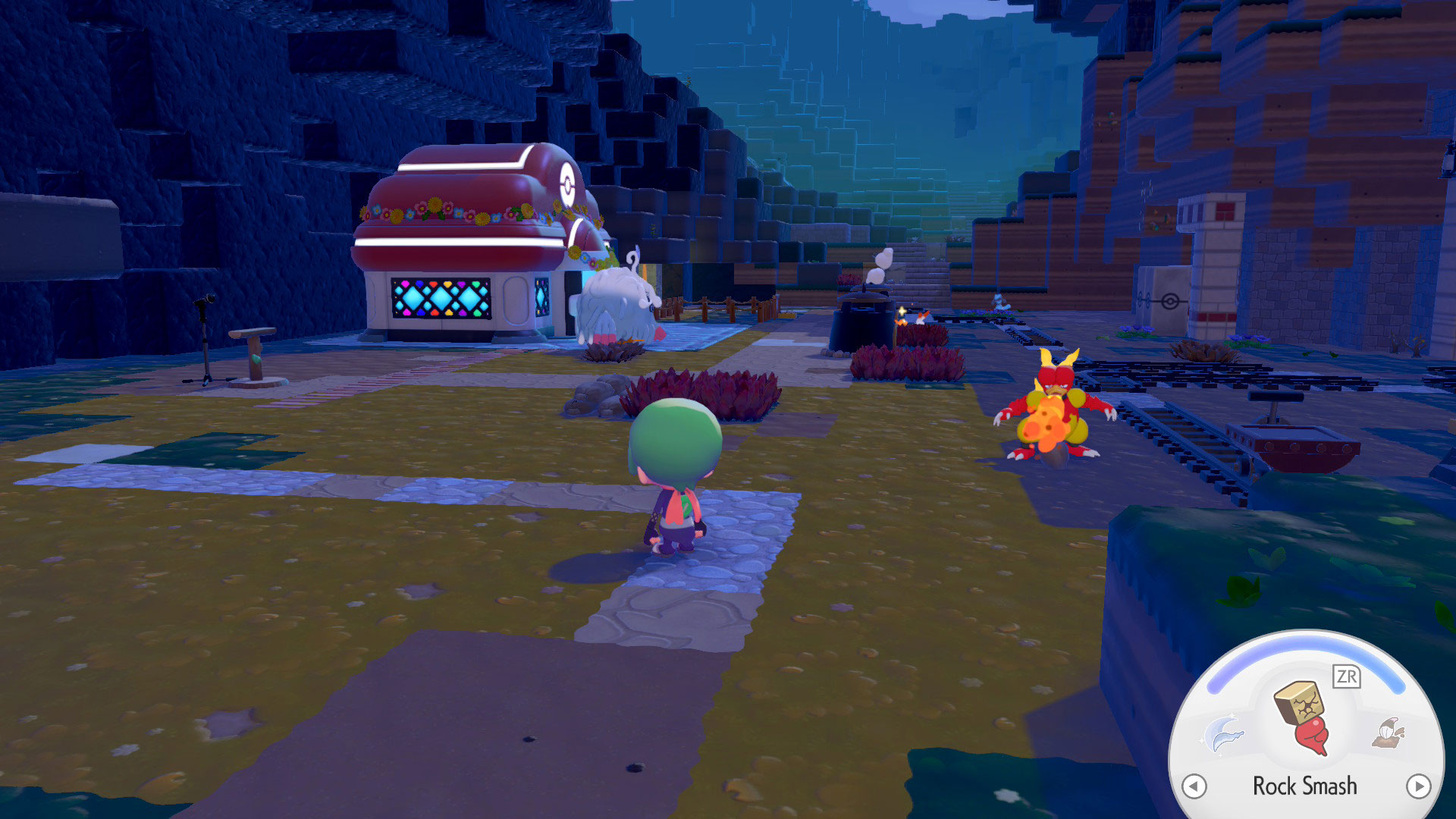Cycle to the next move with right arrow

coord(1418,786)
